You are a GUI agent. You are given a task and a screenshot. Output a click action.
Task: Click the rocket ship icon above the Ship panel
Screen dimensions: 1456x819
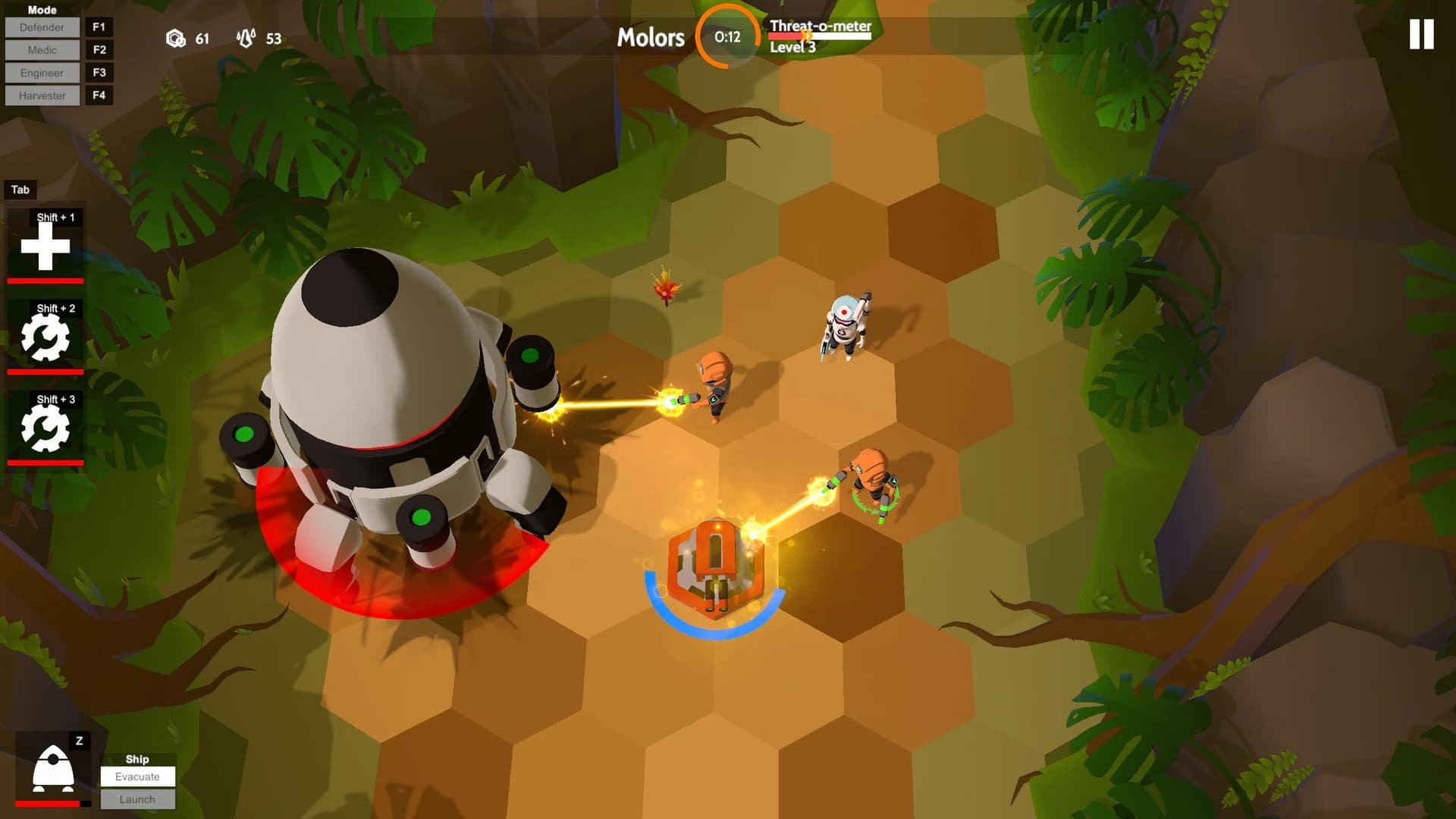[50, 766]
